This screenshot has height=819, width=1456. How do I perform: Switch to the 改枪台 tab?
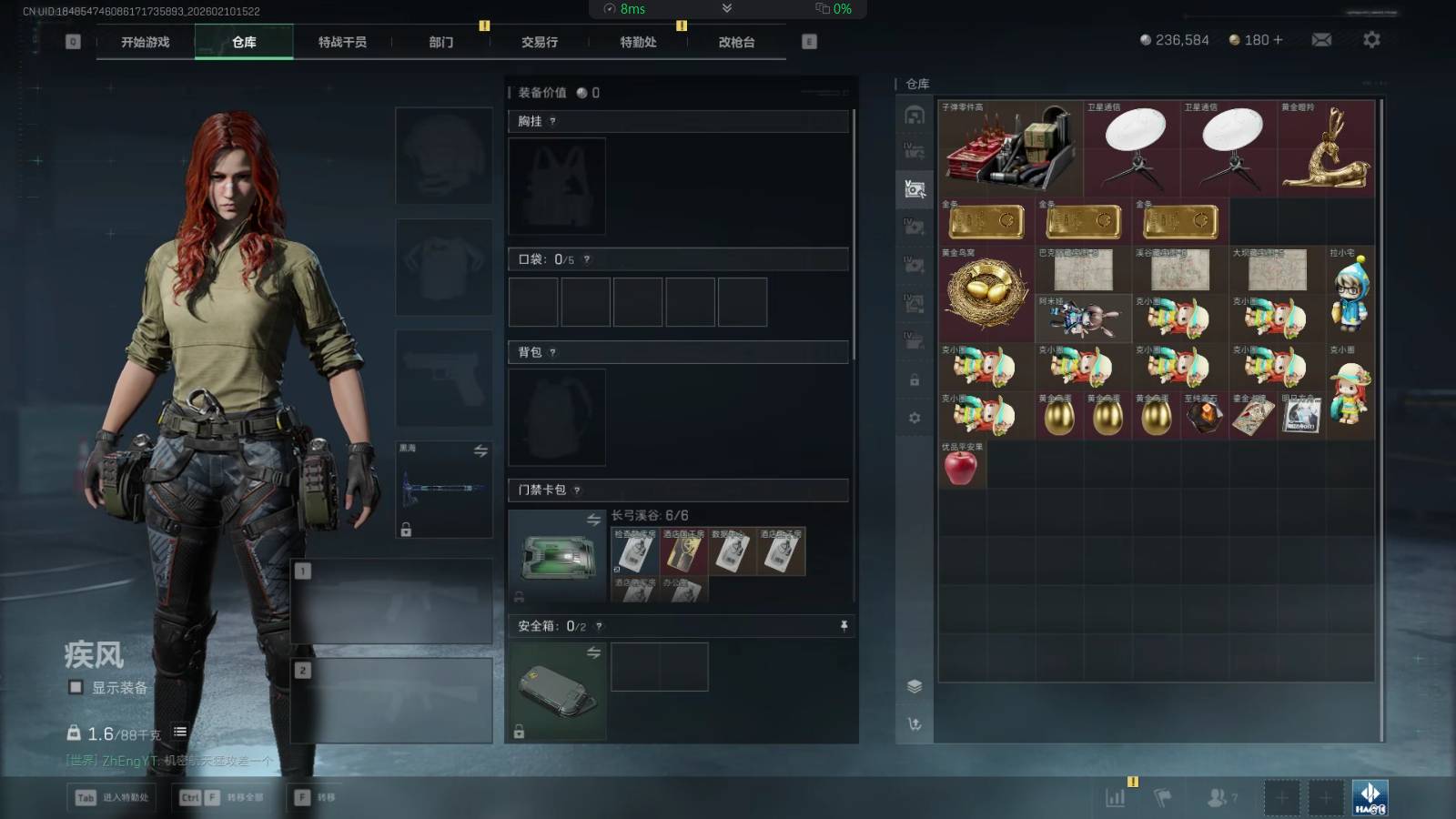[736, 42]
